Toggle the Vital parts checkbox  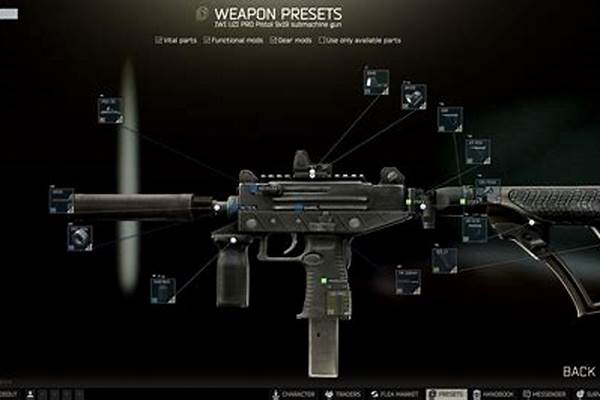click(x=159, y=40)
